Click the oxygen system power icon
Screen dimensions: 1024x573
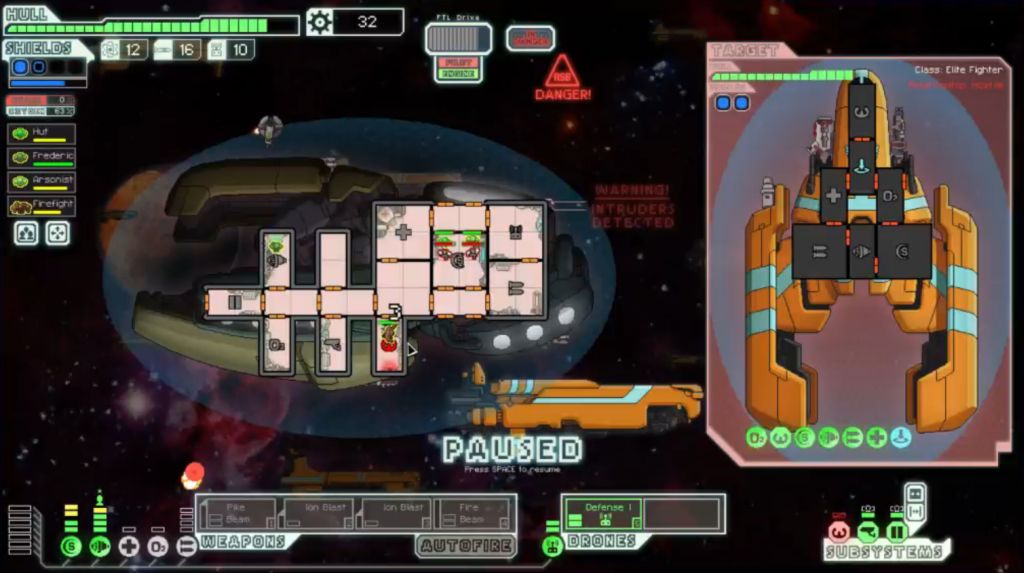tap(158, 546)
